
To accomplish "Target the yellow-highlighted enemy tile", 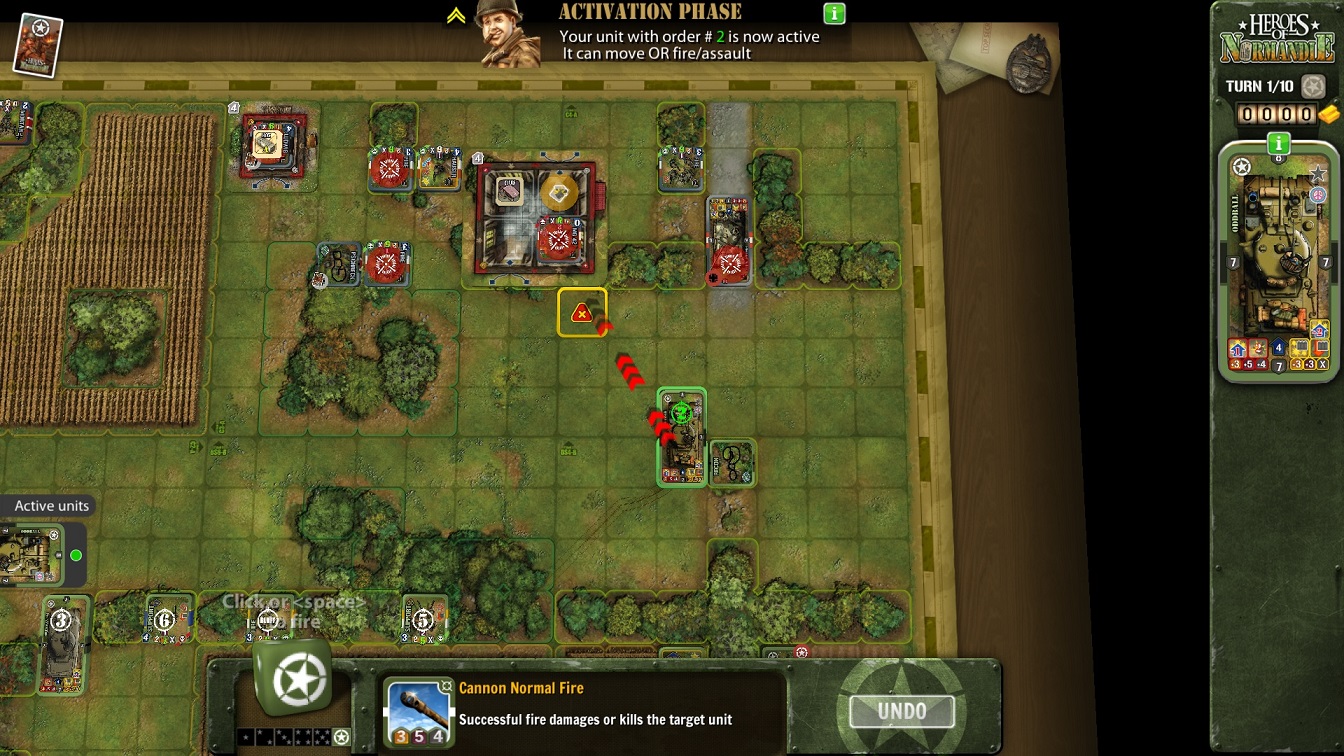I will click(582, 313).
